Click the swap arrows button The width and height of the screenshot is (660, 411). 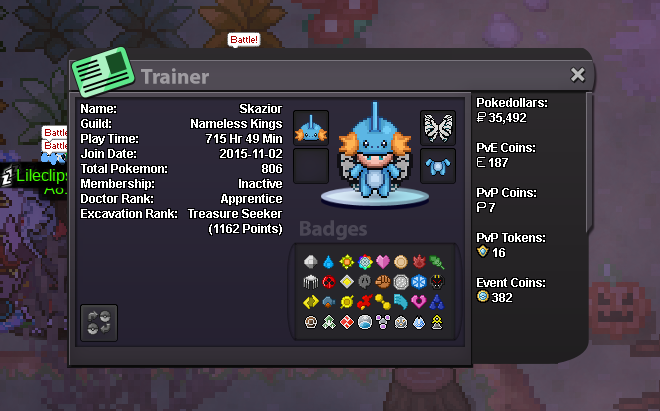pyautogui.click(x=99, y=322)
